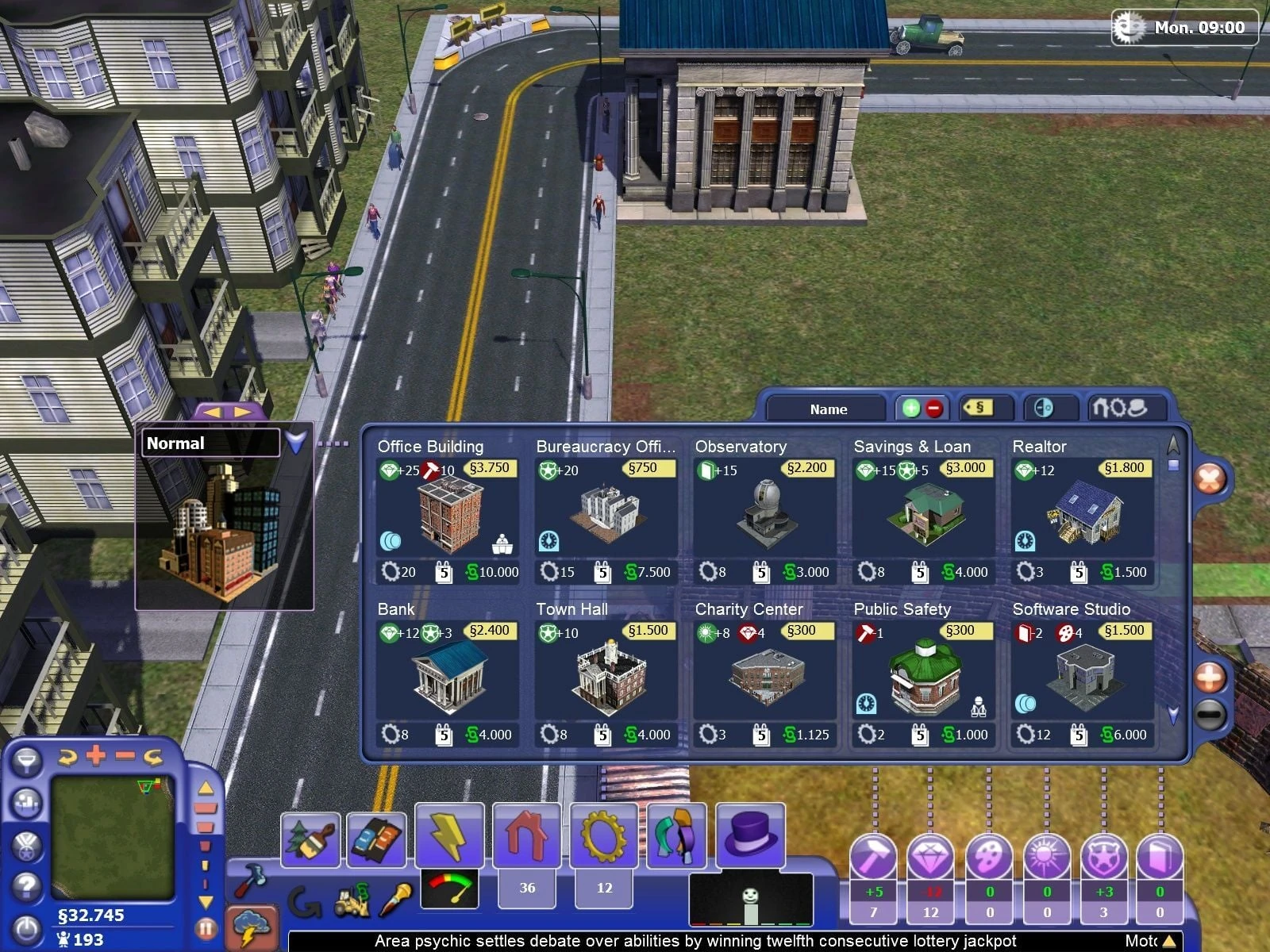Choose the Bank building
The width and height of the screenshot is (1270, 952).
tap(447, 675)
